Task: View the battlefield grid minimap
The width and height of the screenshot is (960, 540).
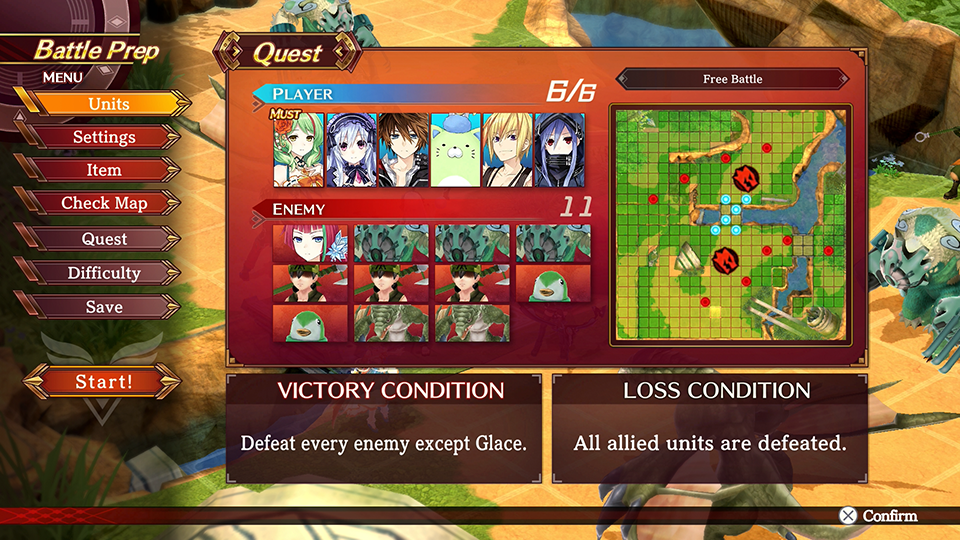Action: [732, 224]
